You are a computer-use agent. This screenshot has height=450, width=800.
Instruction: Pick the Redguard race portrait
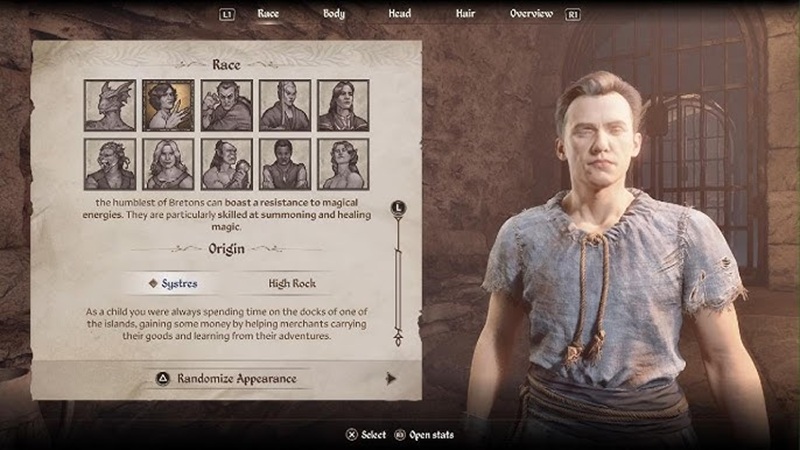(x=285, y=164)
